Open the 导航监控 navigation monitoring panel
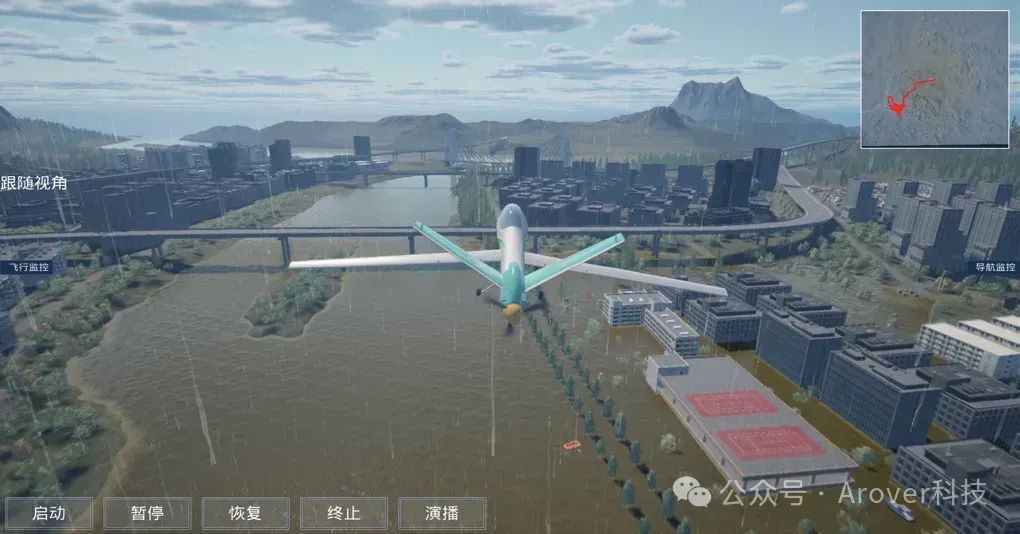The width and height of the screenshot is (1020, 534). click(x=994, y=268)
